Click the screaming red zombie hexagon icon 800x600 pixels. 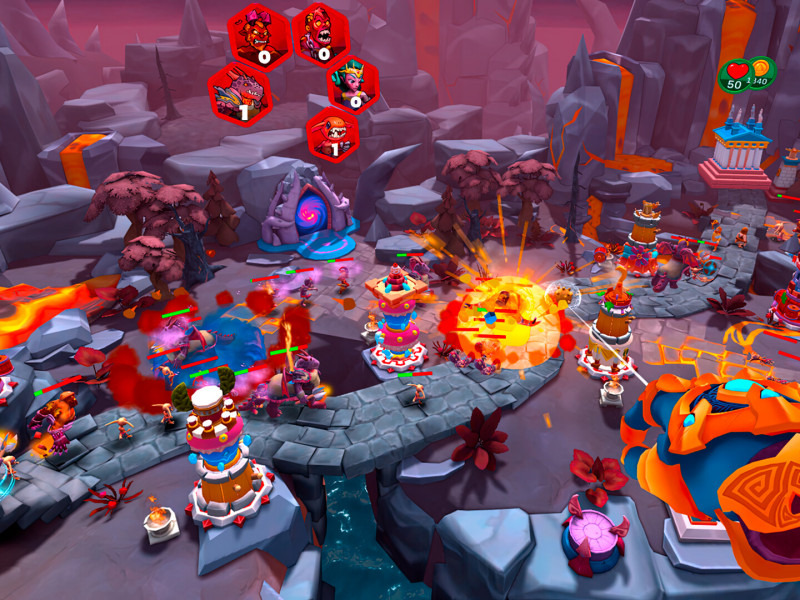click(320, 35)
